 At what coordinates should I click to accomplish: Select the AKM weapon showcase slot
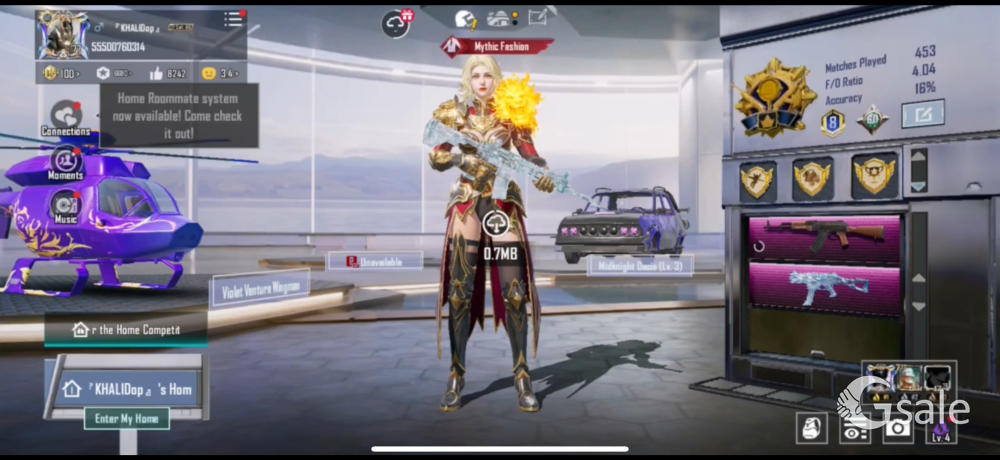(825, 236)
